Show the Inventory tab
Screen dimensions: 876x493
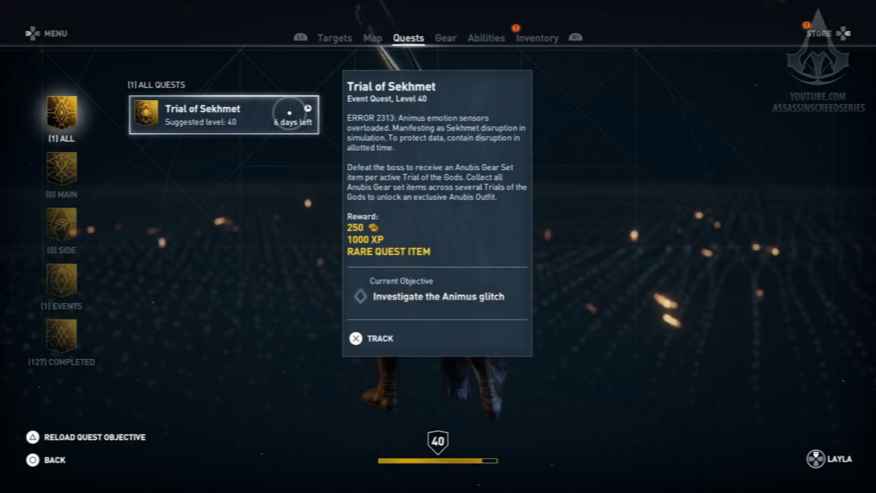[x=537, y=38]
